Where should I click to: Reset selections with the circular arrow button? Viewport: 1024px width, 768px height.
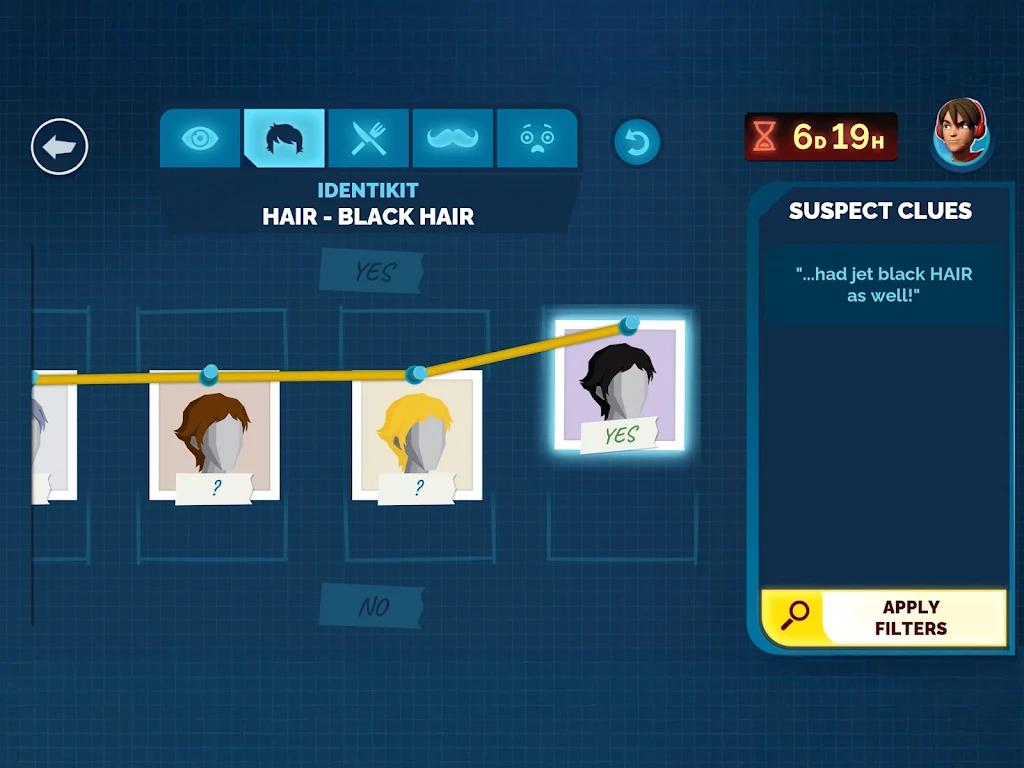coord(637,142)
